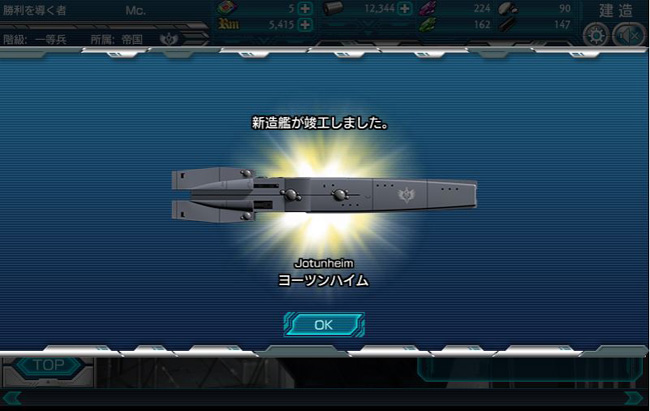Return to the TOP screen
The width and height of the screenshot is (650, 411).
point(48,366)
